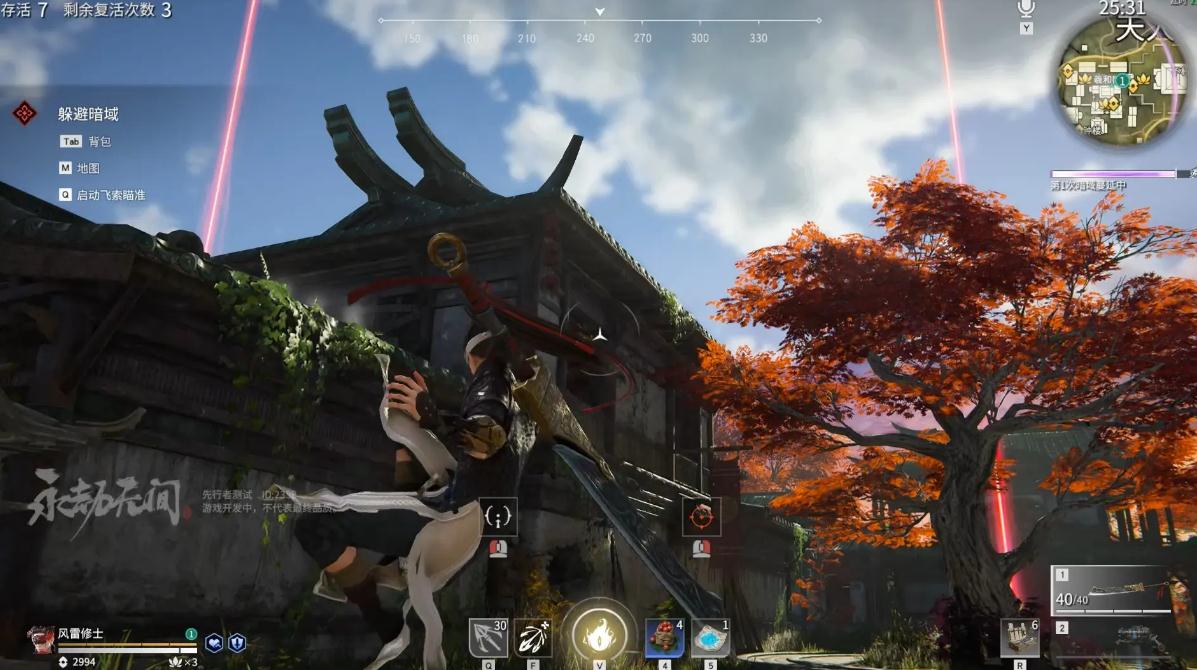1197x670 pixels.
Task: Use the blue armor powder item
Action: tap(710, 637)
